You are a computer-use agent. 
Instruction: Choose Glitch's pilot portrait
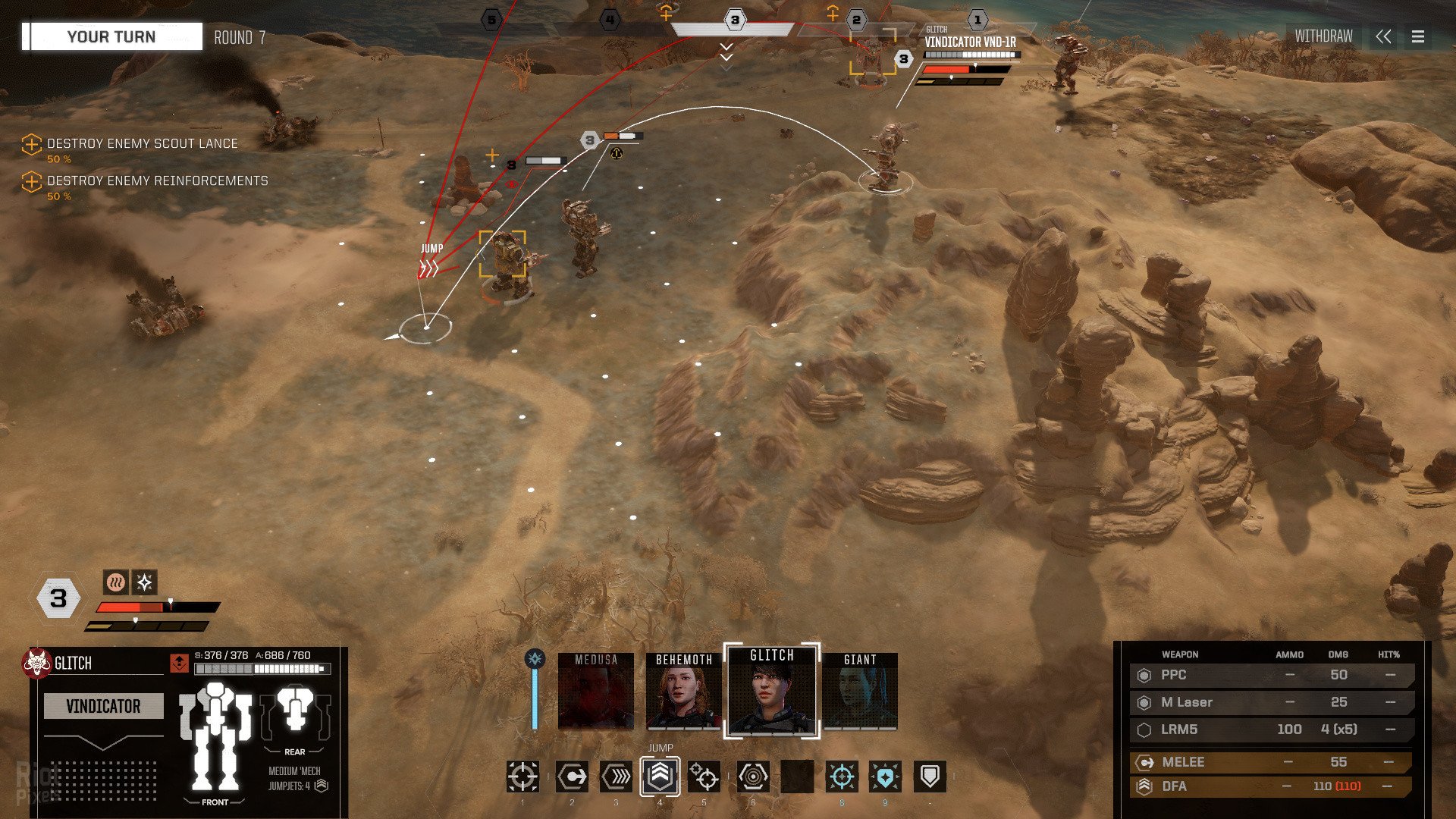[x=772, y=692]
